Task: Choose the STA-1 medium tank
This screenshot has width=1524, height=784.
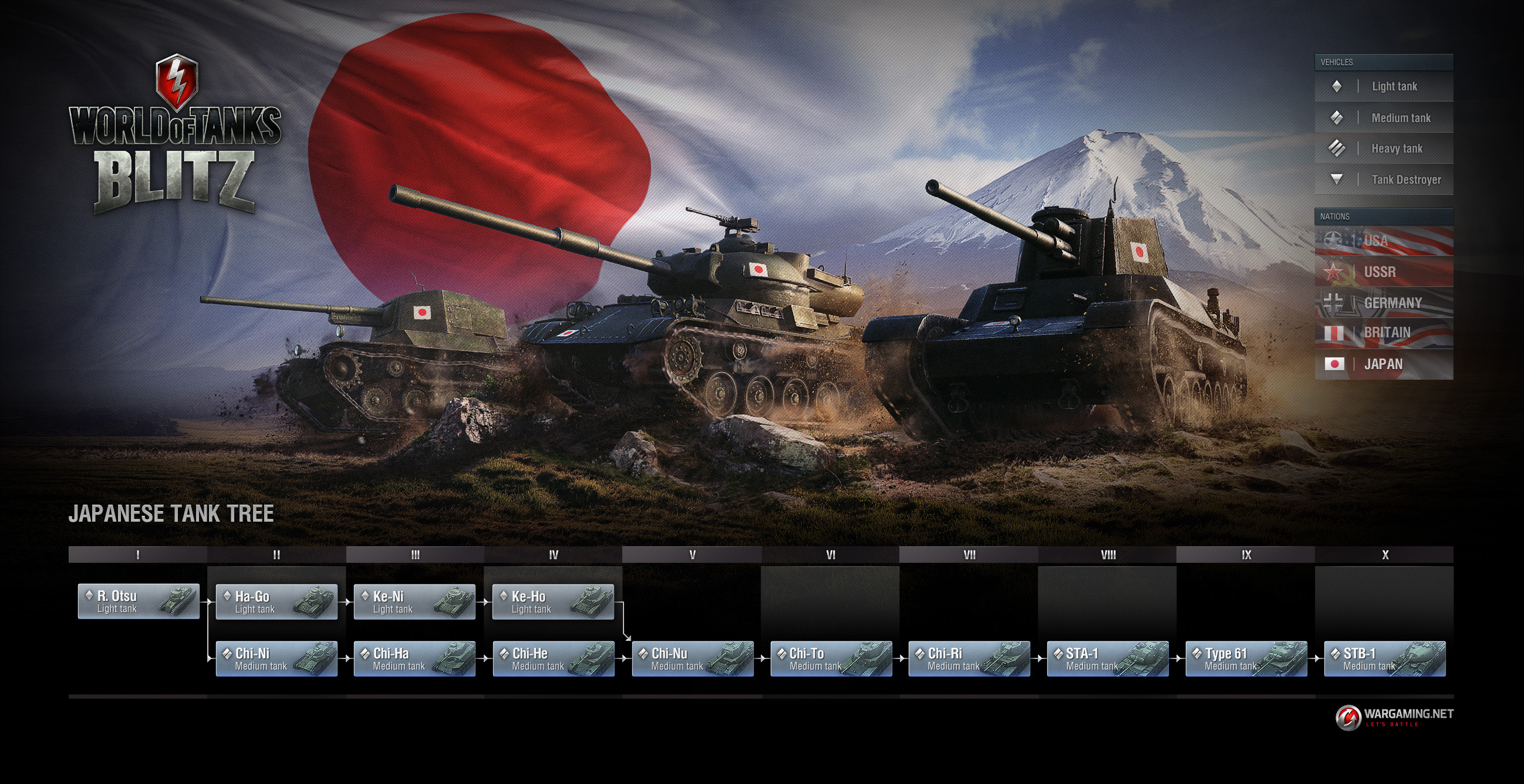Action: pyautogui.click(x=1108, y=658)
